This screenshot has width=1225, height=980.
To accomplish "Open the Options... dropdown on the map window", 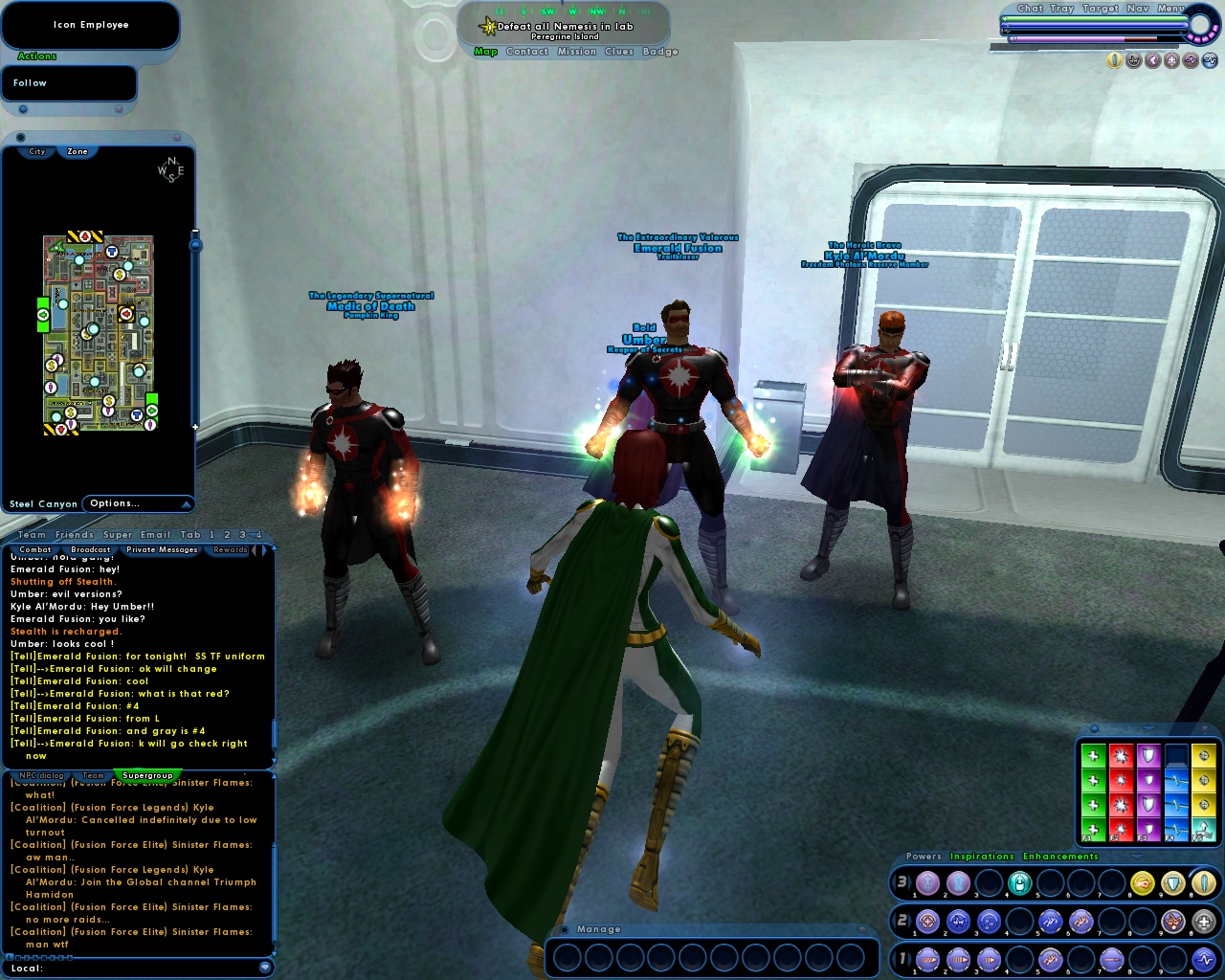I will pos(113,503).
